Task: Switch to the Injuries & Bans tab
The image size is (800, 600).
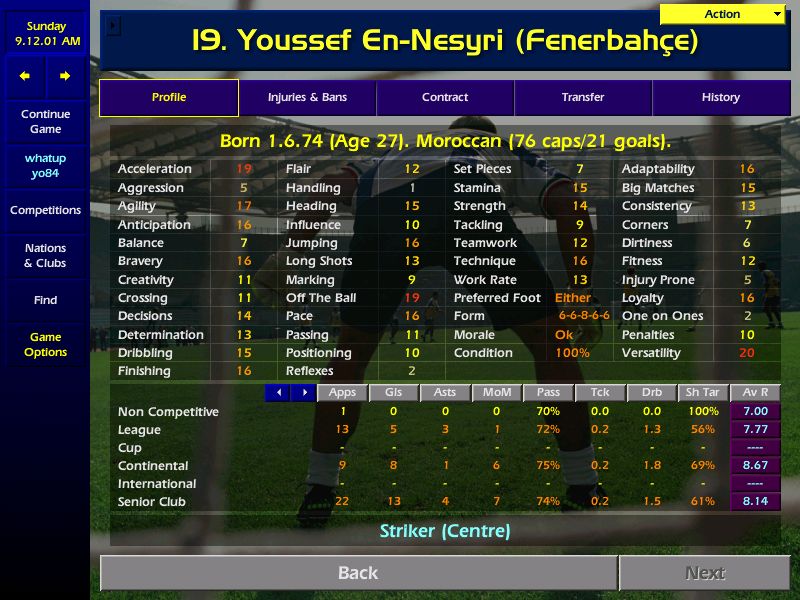Action: 307,98
